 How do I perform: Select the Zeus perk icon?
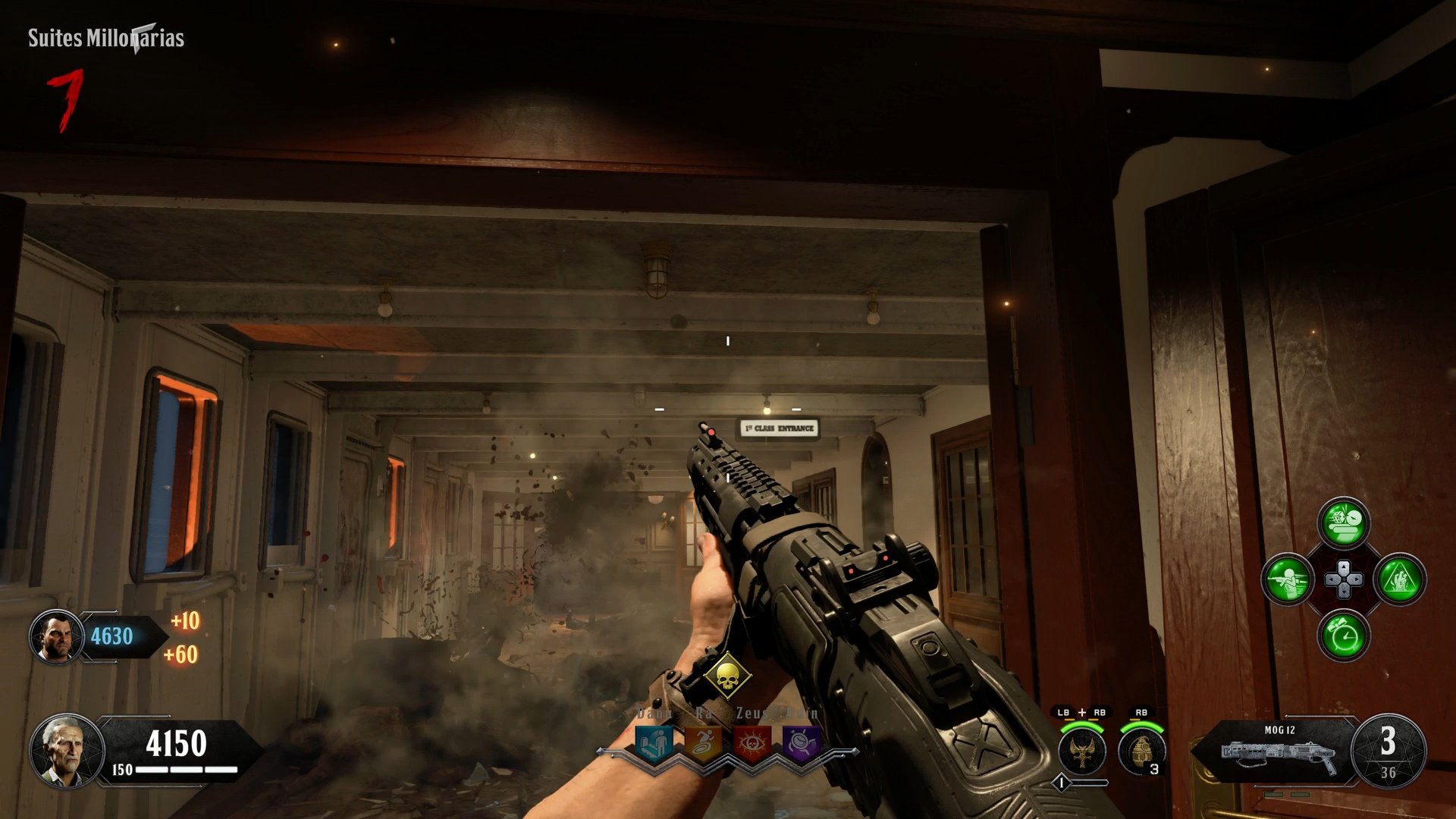coord(752,744)
